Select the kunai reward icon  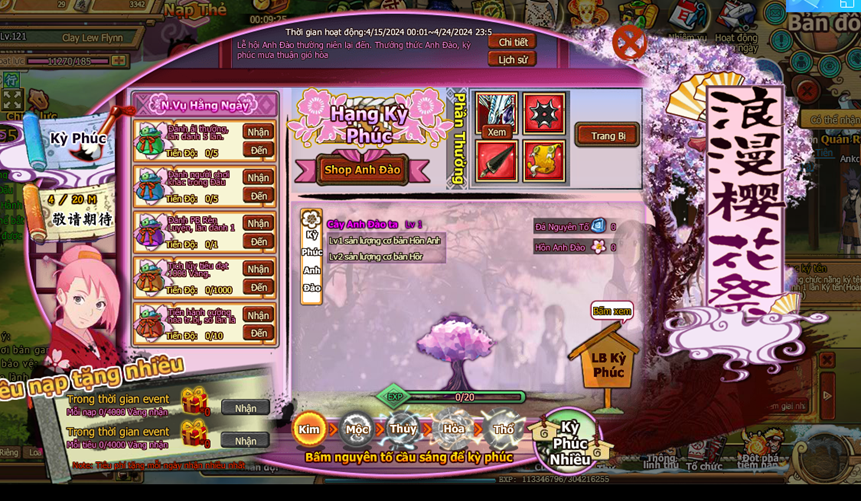[x=496, y=161]
